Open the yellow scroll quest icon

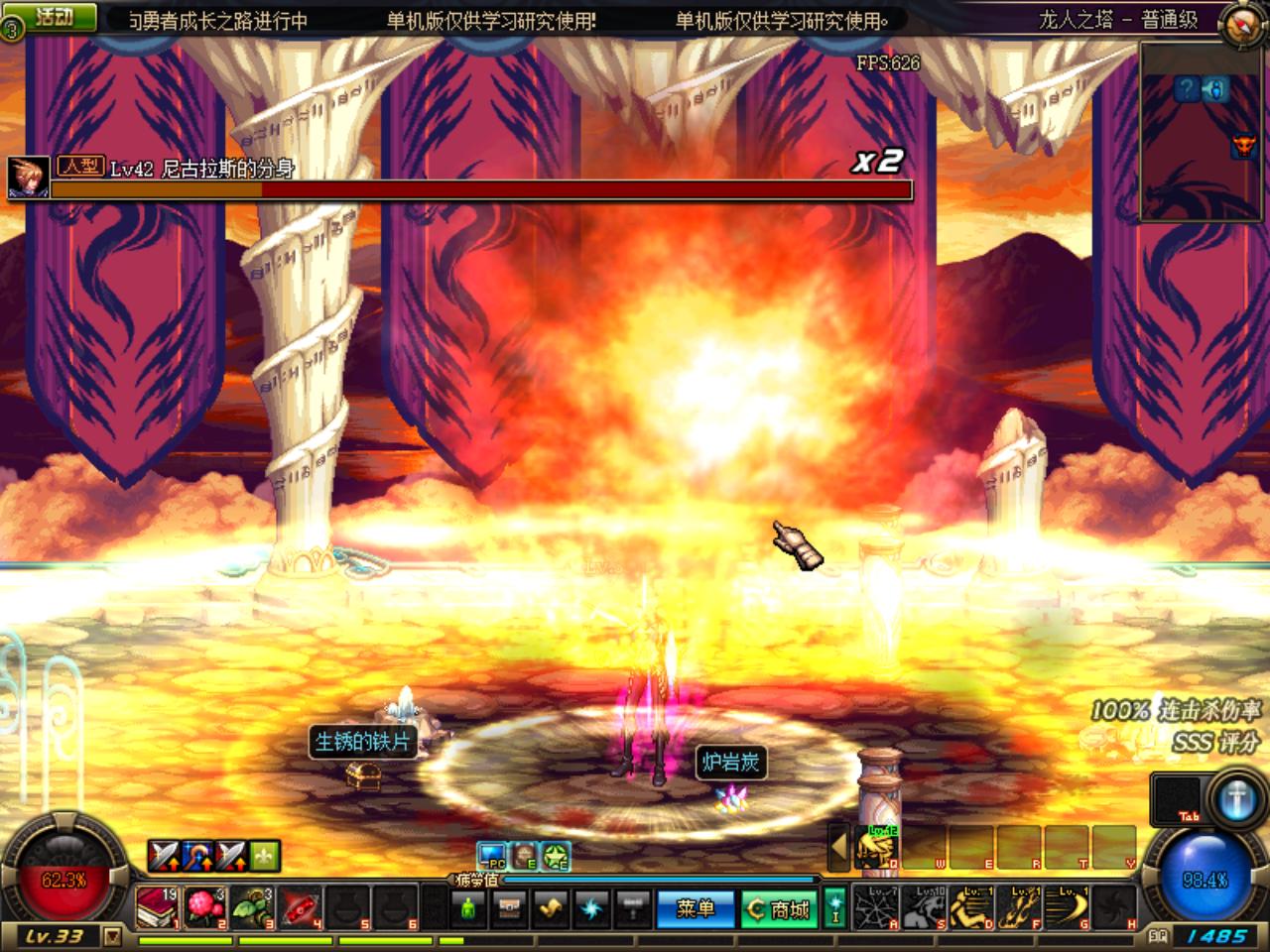552,908
